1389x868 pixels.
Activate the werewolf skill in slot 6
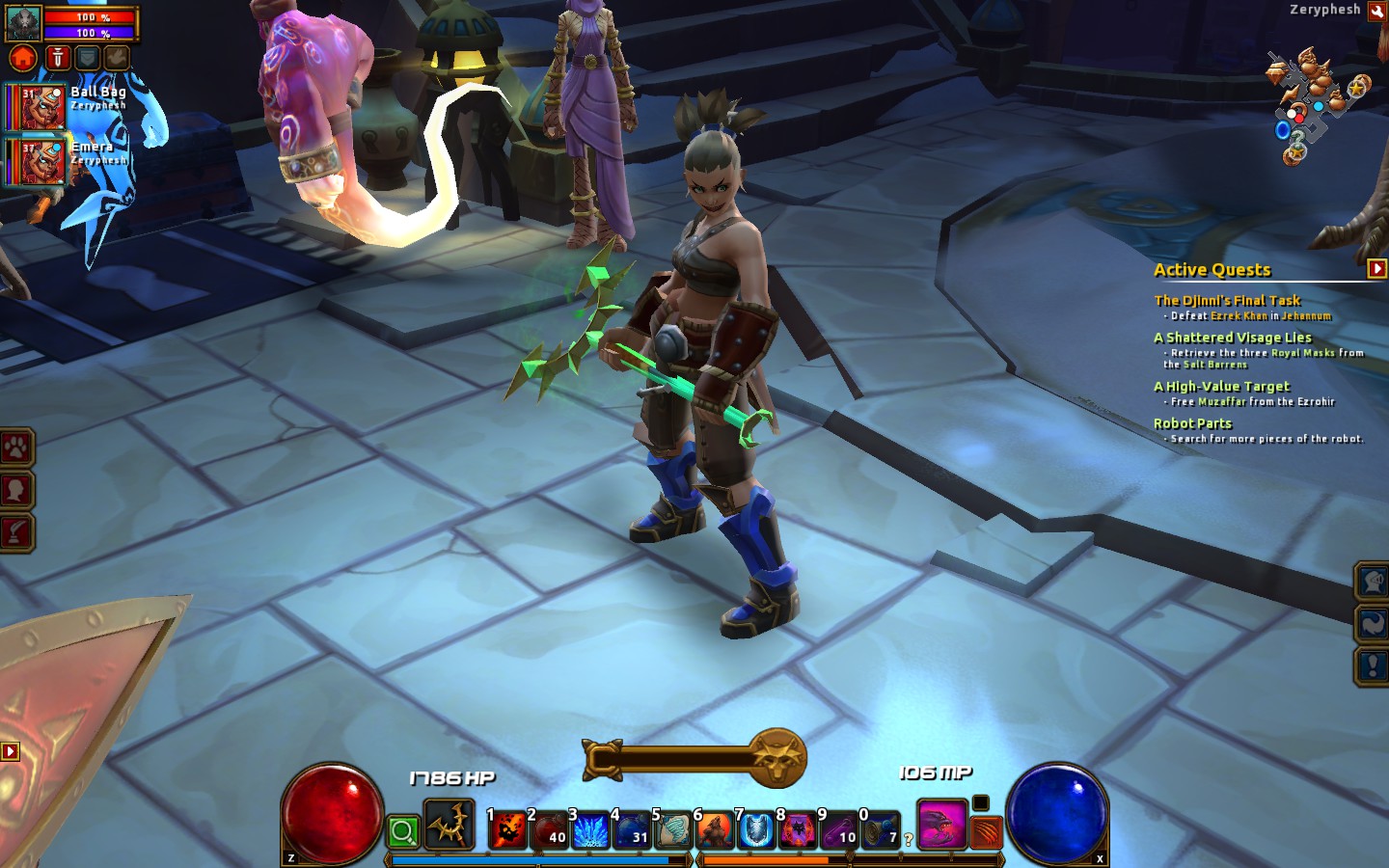pyautogui.click(x=715, y=829)
